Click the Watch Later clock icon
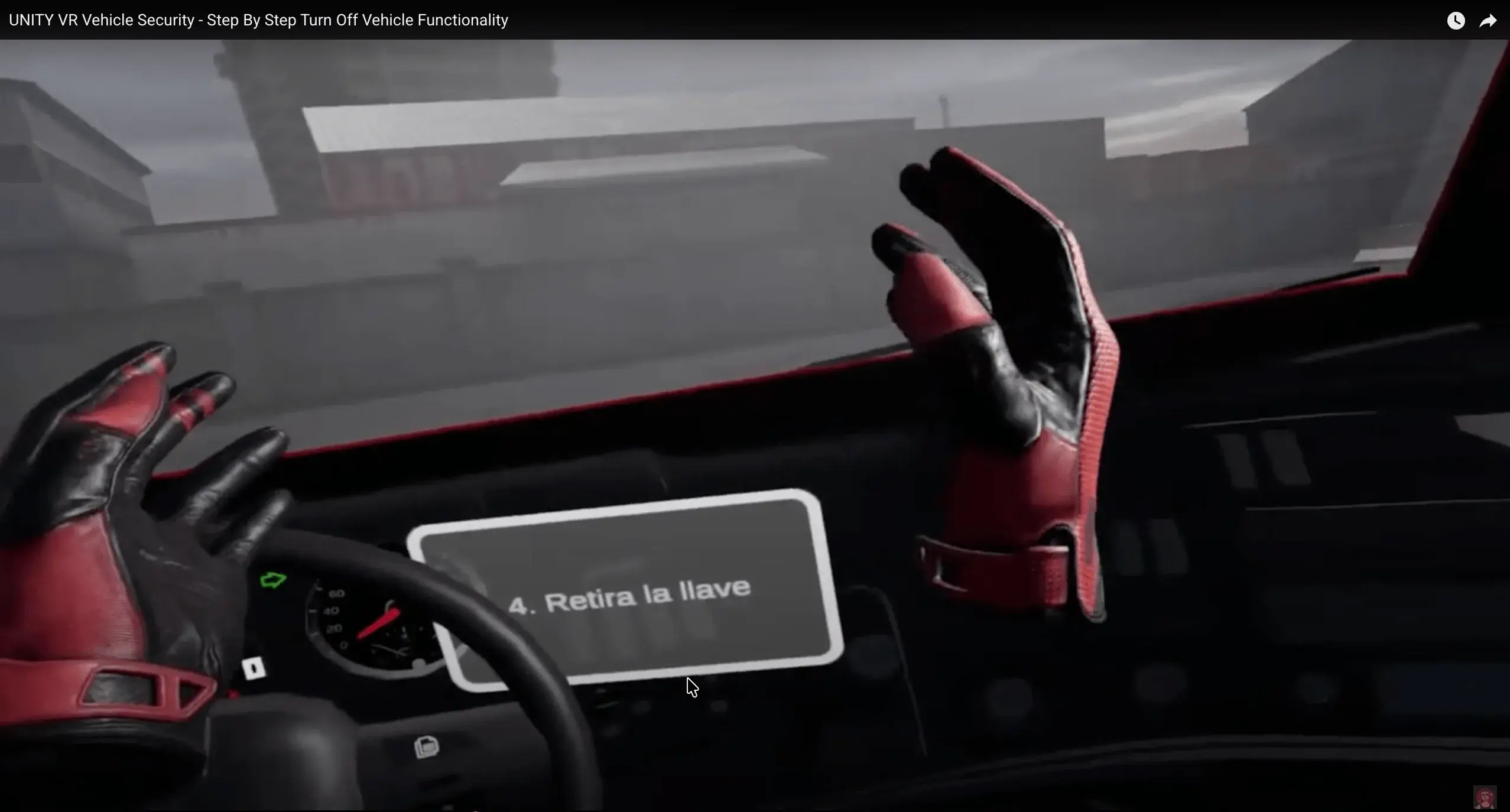This screenshot has width=1510, height=812. [1456, 20]
